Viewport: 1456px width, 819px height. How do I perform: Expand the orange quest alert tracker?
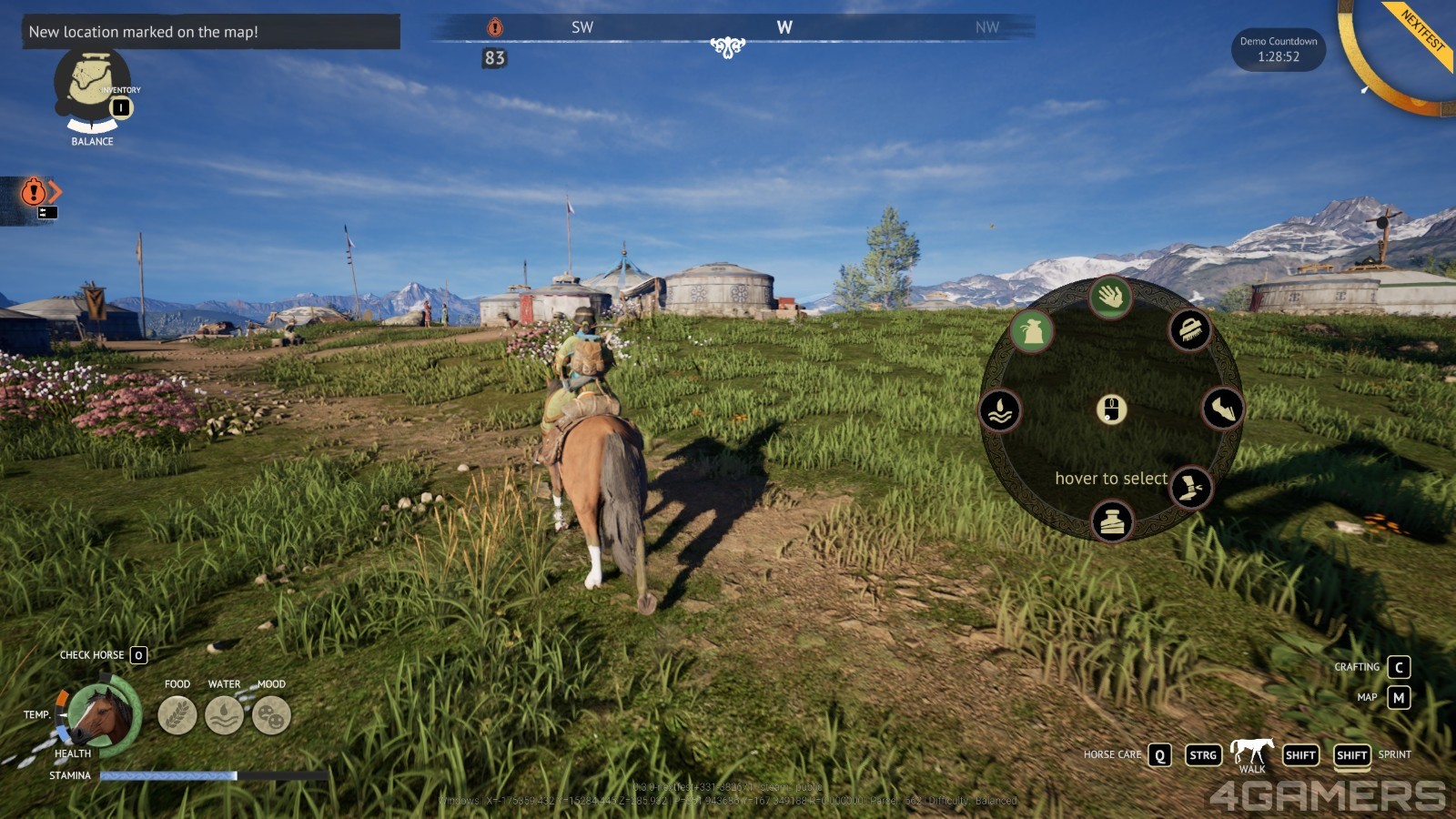40,192
